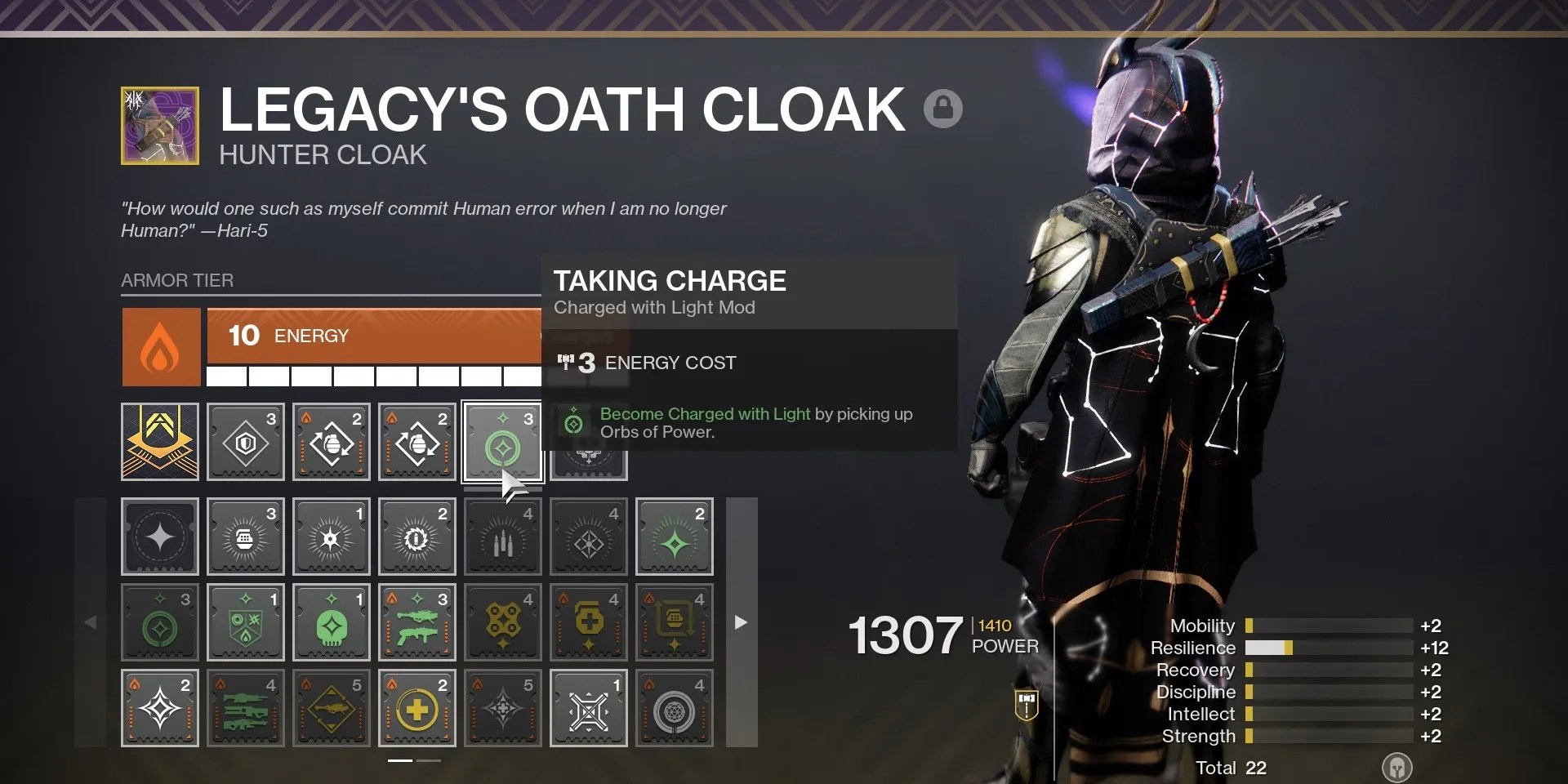Toggle the item lock beside the cloak name
The width and height of the screenshot is (1568, 784).
945,107
